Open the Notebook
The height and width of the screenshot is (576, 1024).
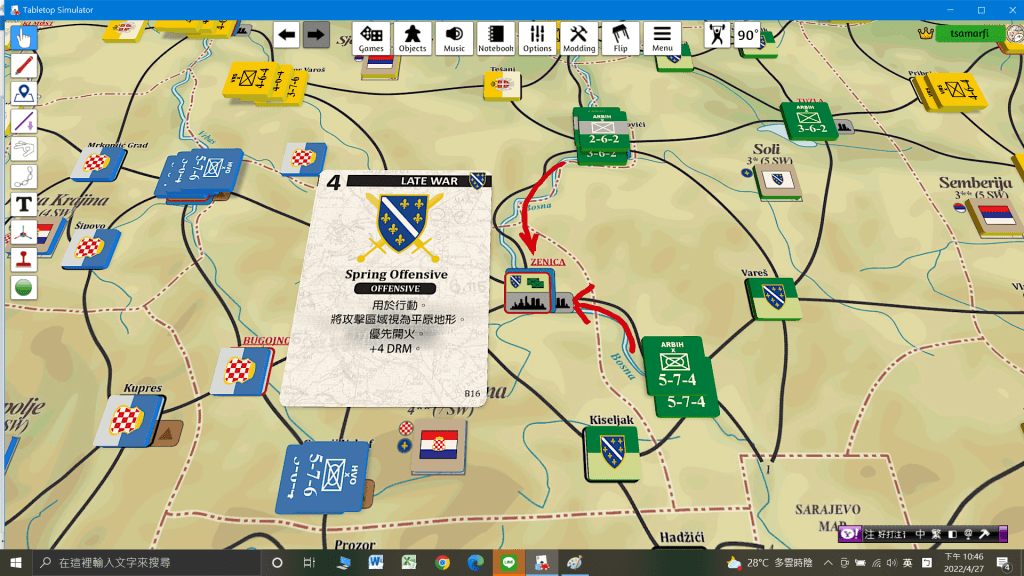(x=496, y=38)
